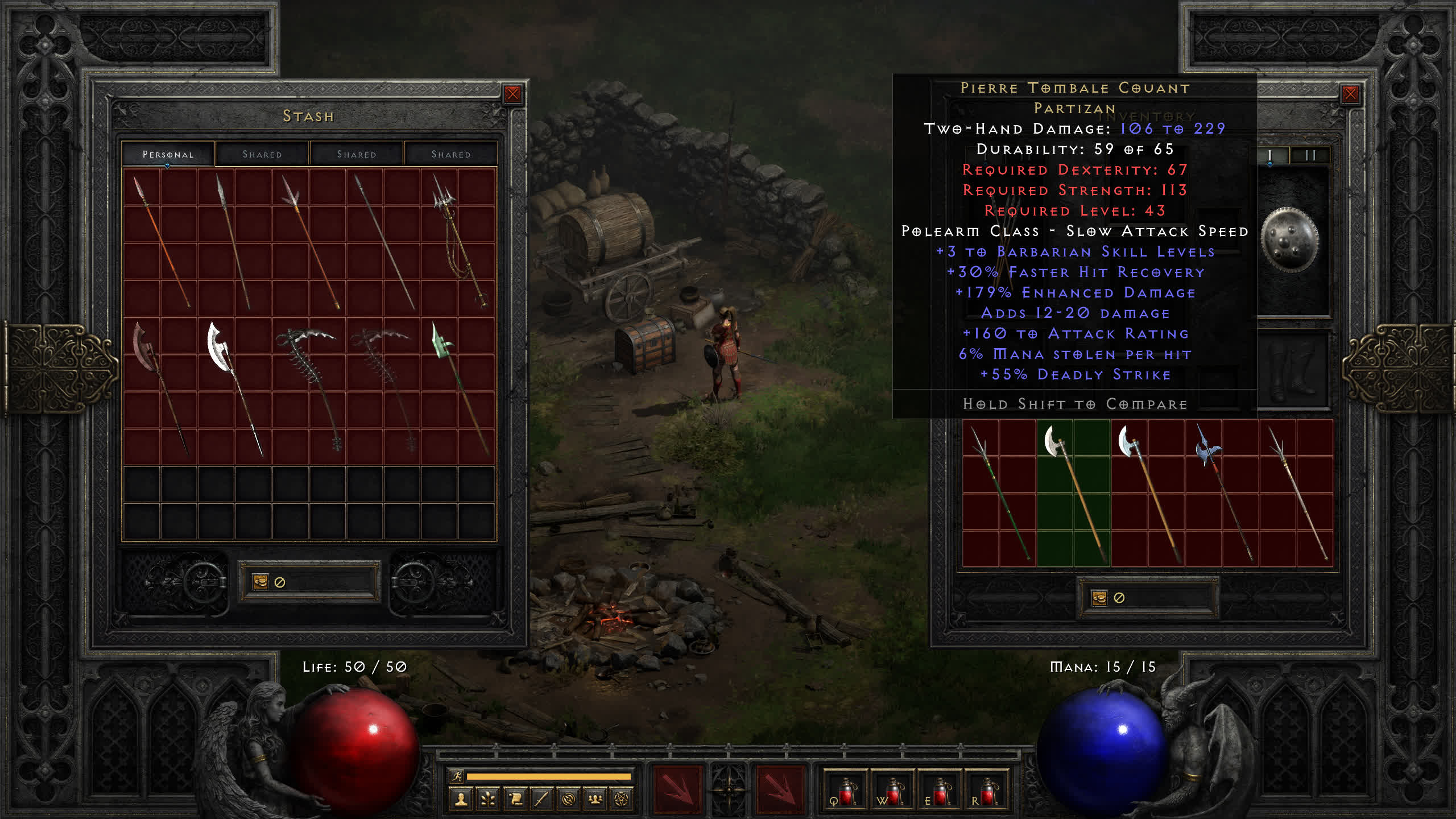Click the inventory gold coin button

[1099, 598]
